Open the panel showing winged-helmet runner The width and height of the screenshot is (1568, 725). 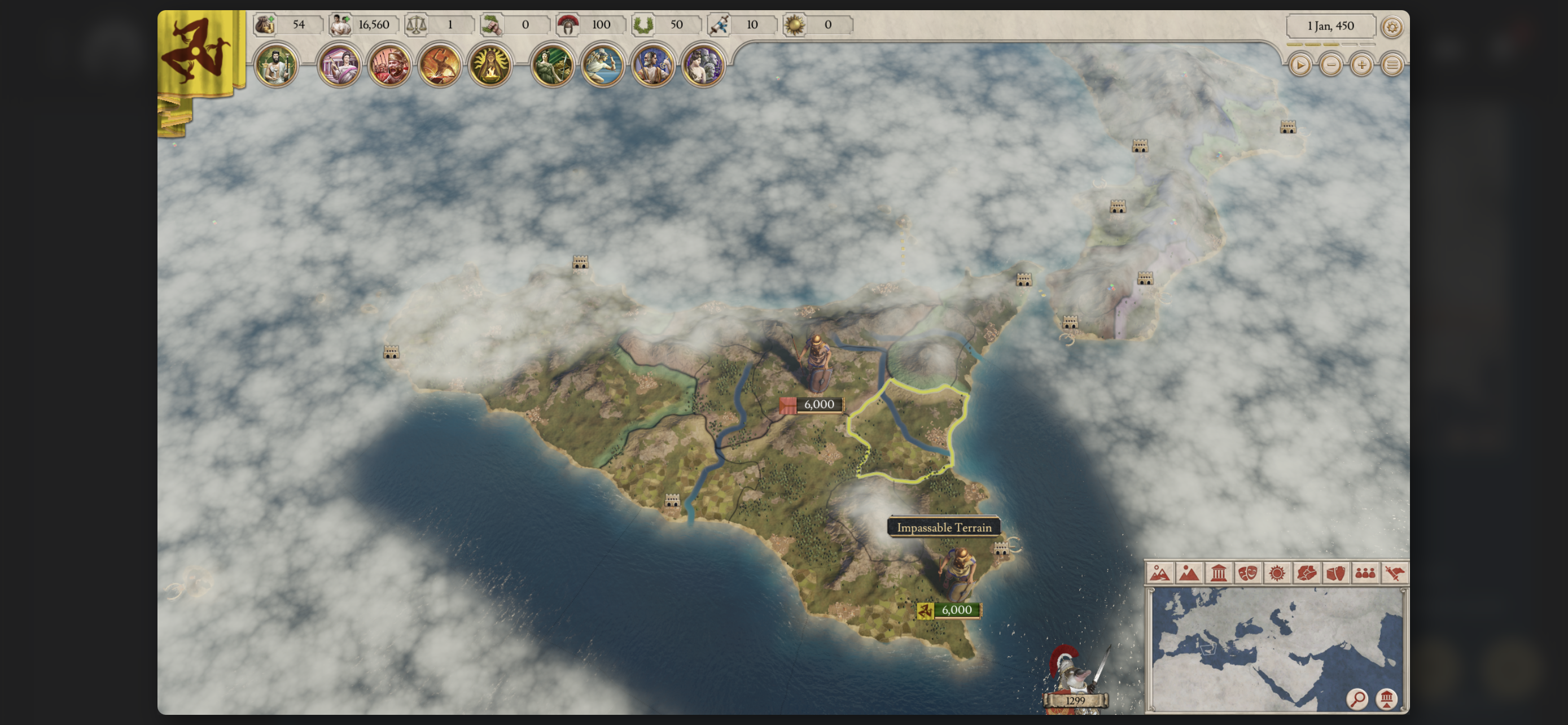point(603,65)
